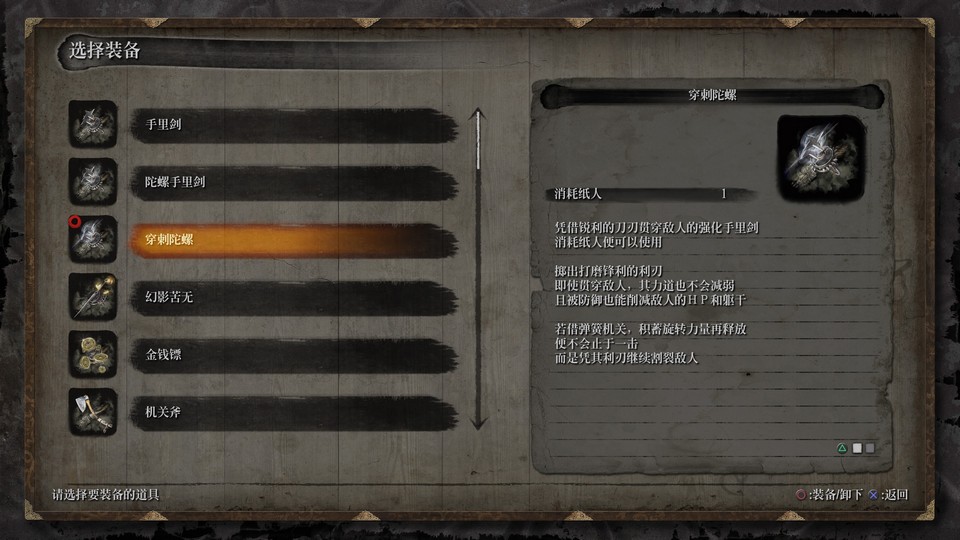Choose the 金钱镖 entry
Viewport: 960px width, 540px height.
(295, 354)
